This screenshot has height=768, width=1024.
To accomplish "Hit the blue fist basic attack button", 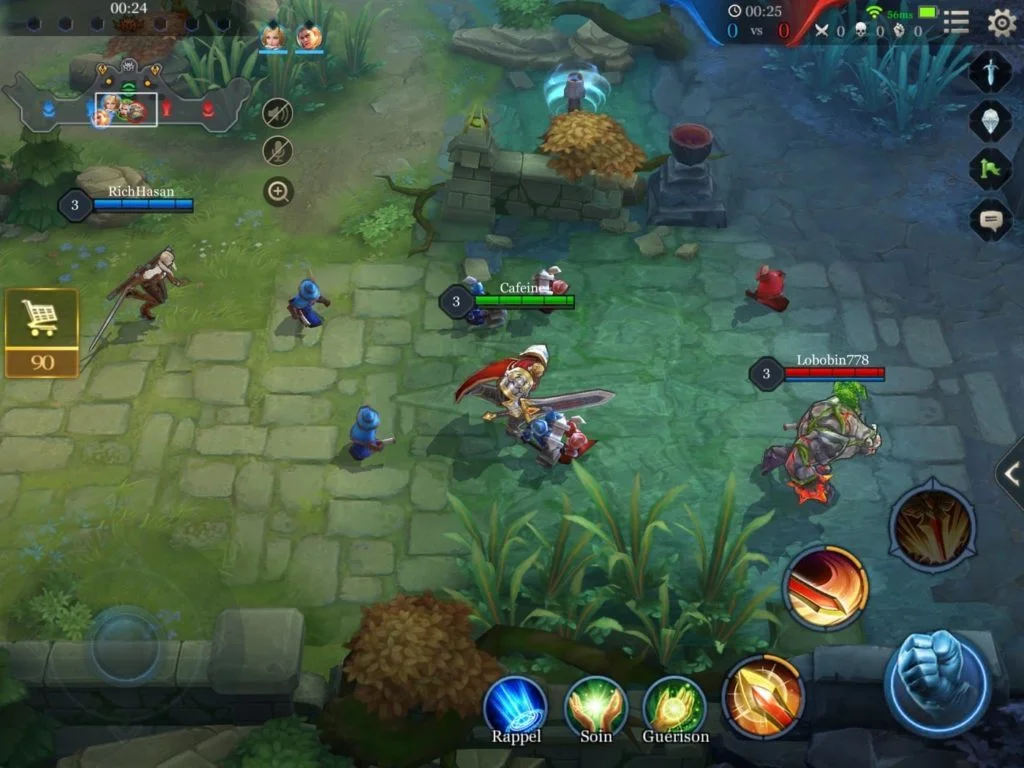I will pos(937,684).
